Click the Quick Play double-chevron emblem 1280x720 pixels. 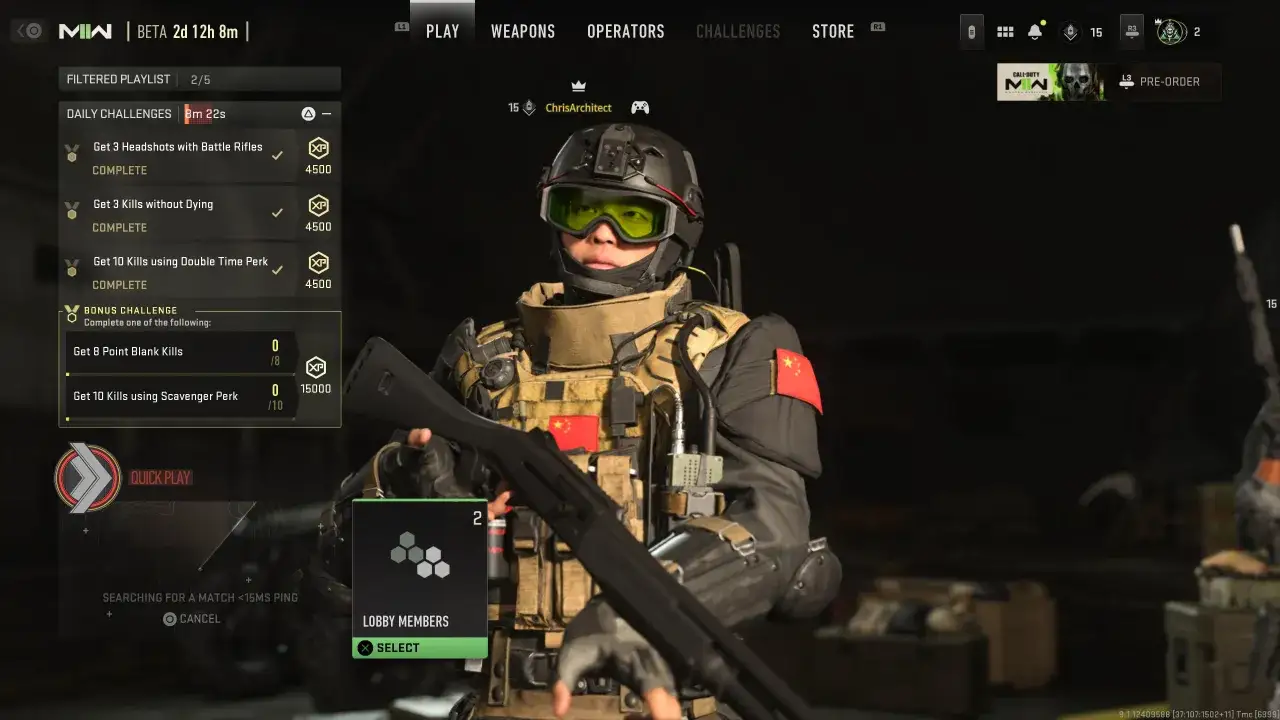[x=88, y=477]
